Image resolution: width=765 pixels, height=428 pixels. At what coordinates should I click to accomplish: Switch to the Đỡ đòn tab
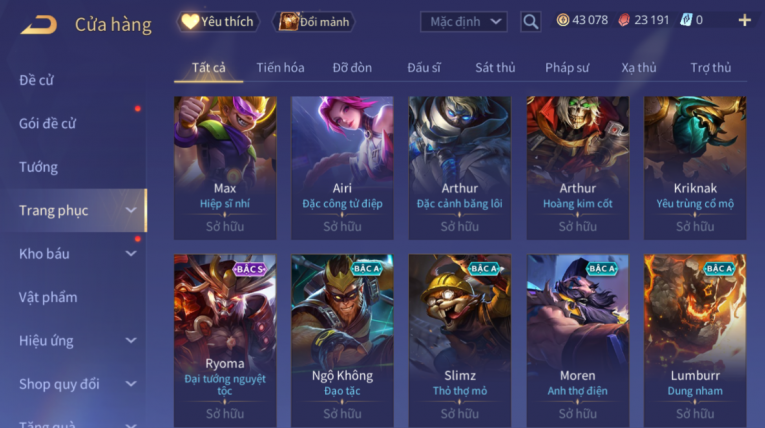click(x=352, y=68)
